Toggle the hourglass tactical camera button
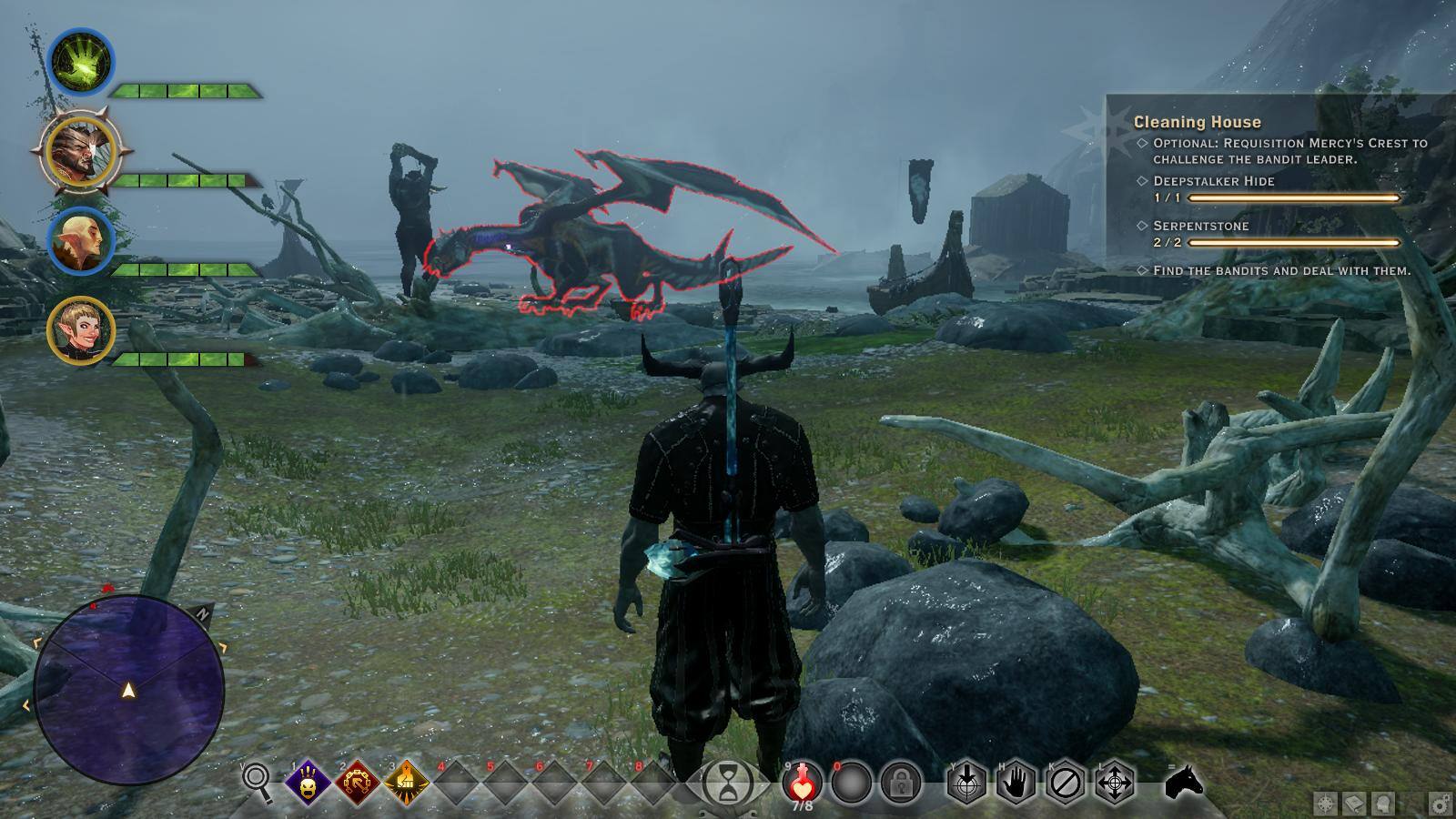This screenshot has height=819, width=1456. click(x=728, y=783)
